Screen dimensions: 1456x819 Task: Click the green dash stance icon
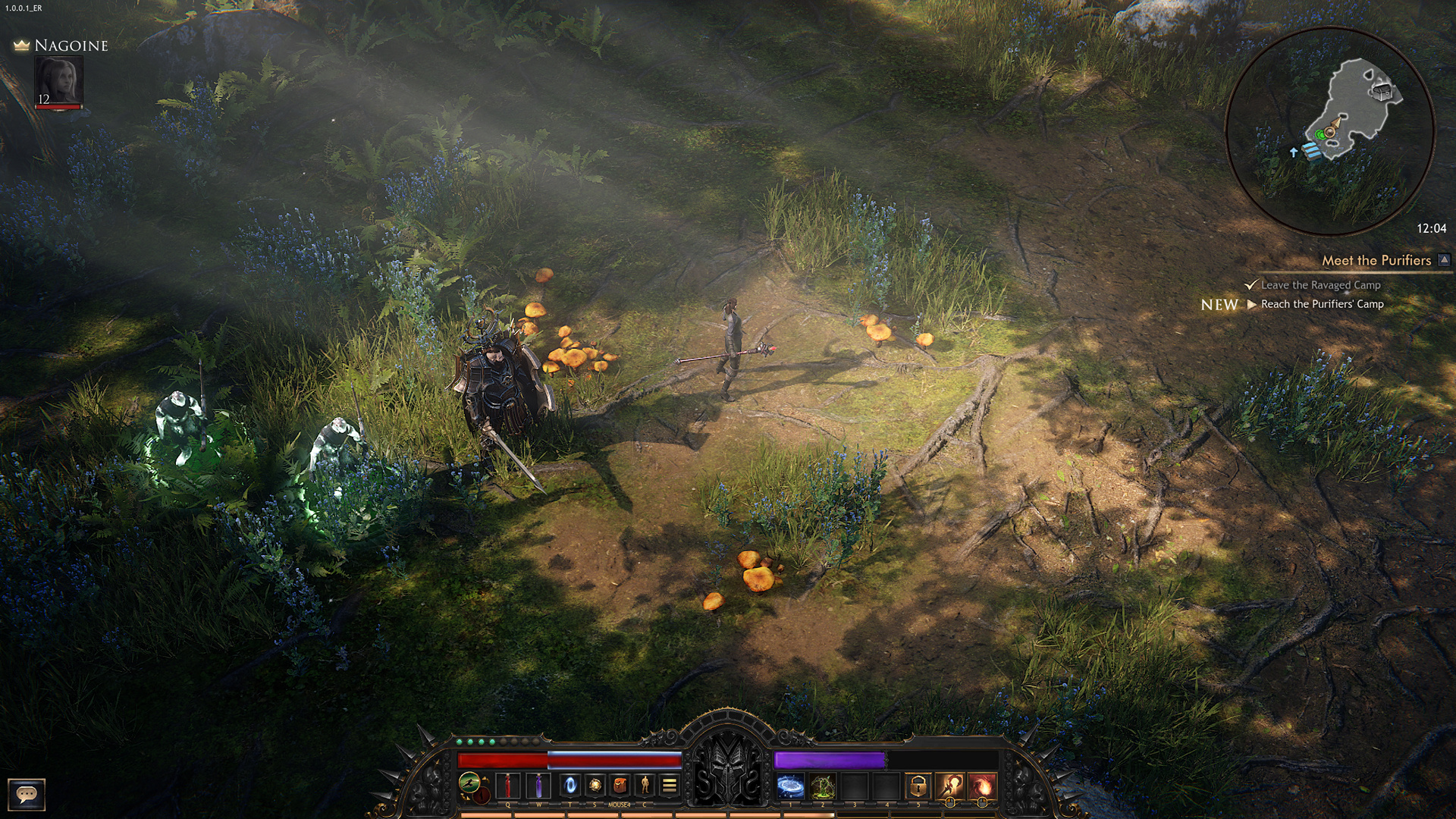(x=469, y=782)
